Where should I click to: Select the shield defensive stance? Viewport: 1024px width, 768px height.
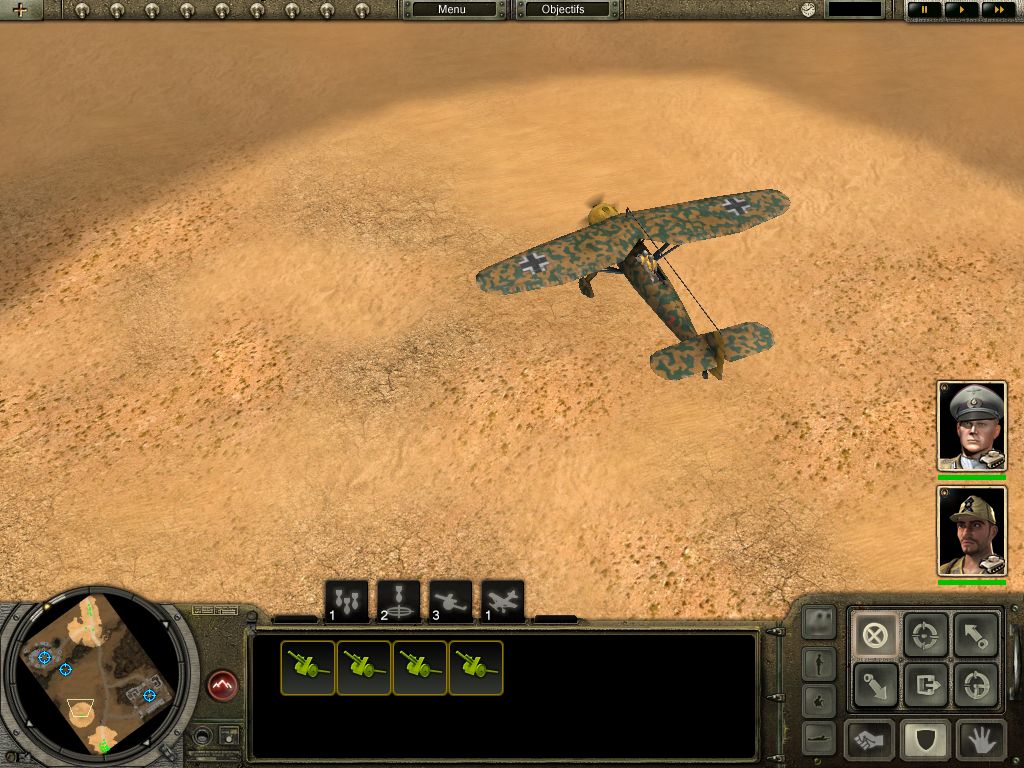(925, 741)
